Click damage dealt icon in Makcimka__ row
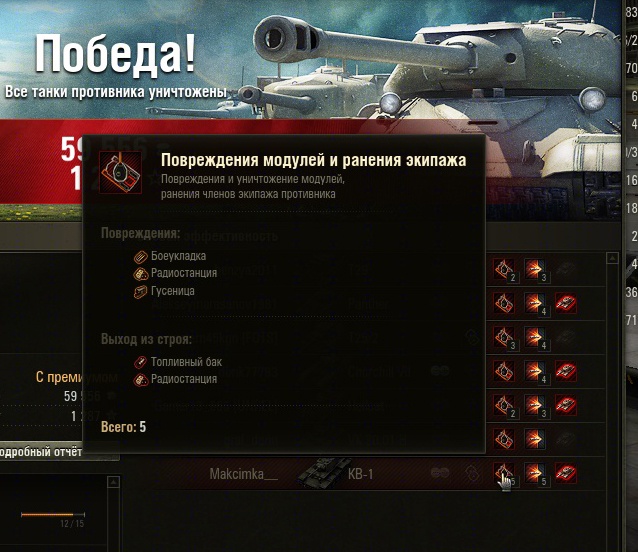 pyautogui.click(x=535, y=473)
